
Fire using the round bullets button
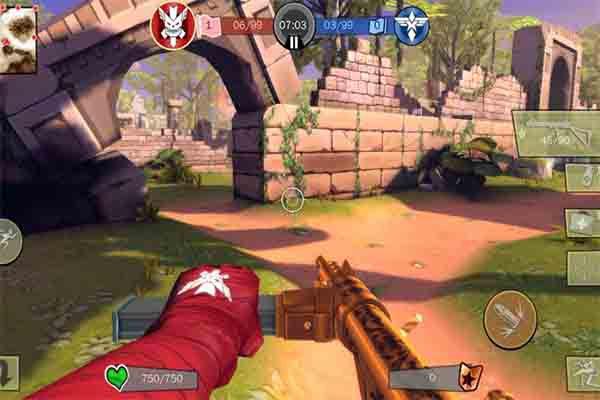[x=510, y=320]
